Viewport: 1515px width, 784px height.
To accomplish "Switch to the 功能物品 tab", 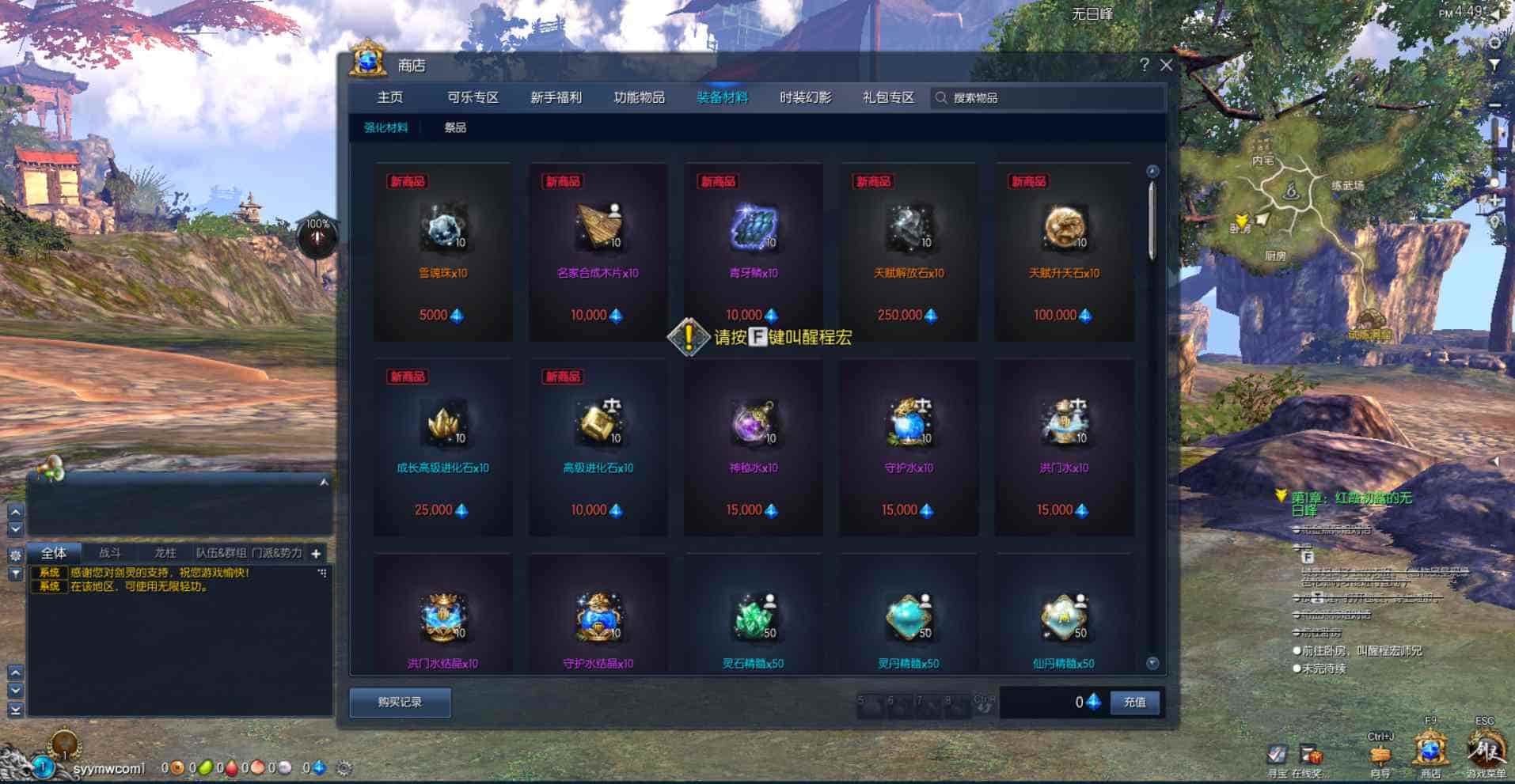I will (x=639, y=97).
